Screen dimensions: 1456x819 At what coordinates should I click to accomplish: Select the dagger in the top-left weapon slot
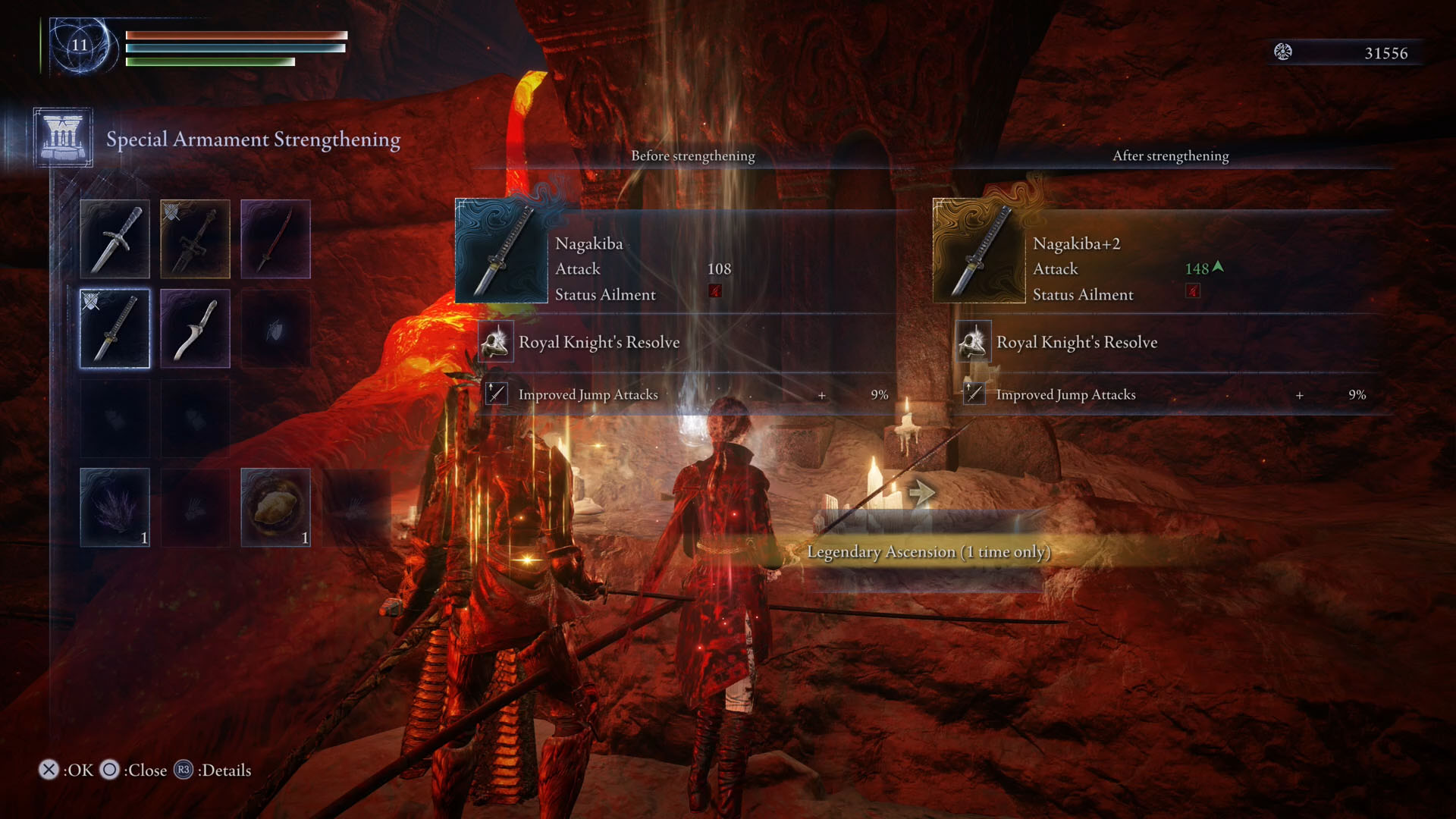115,239
